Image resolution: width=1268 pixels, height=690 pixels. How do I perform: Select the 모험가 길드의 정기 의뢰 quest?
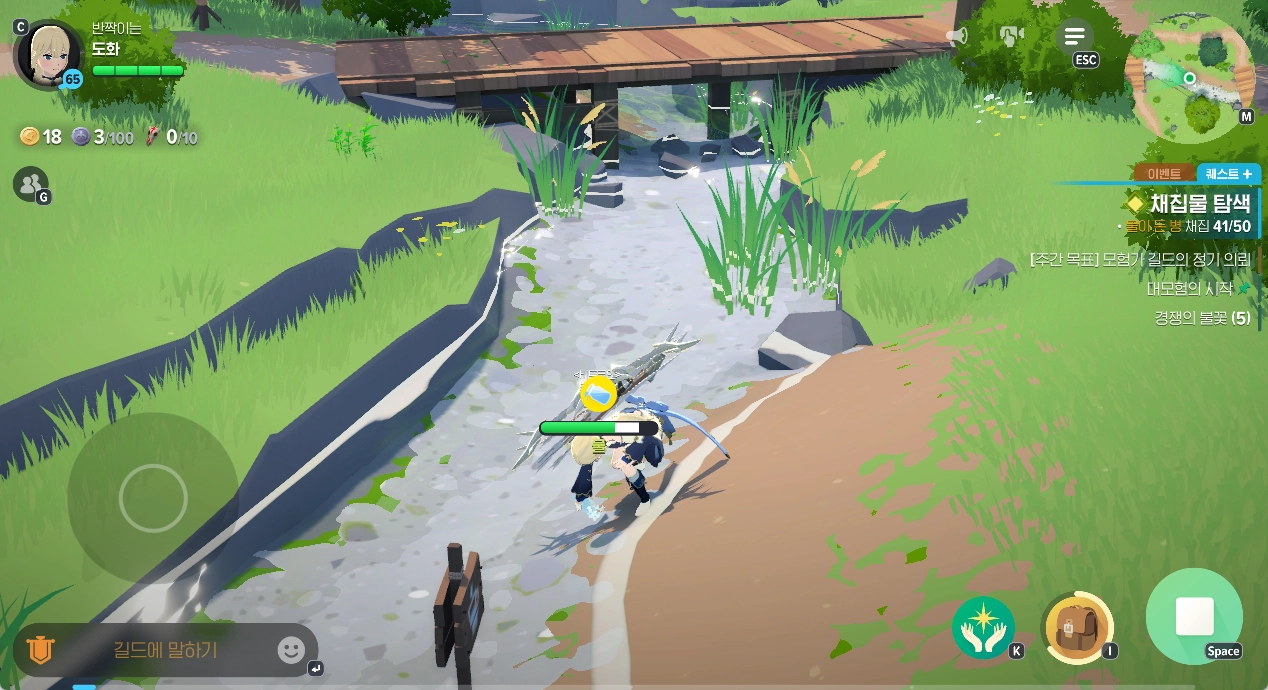coord(1139,259)
